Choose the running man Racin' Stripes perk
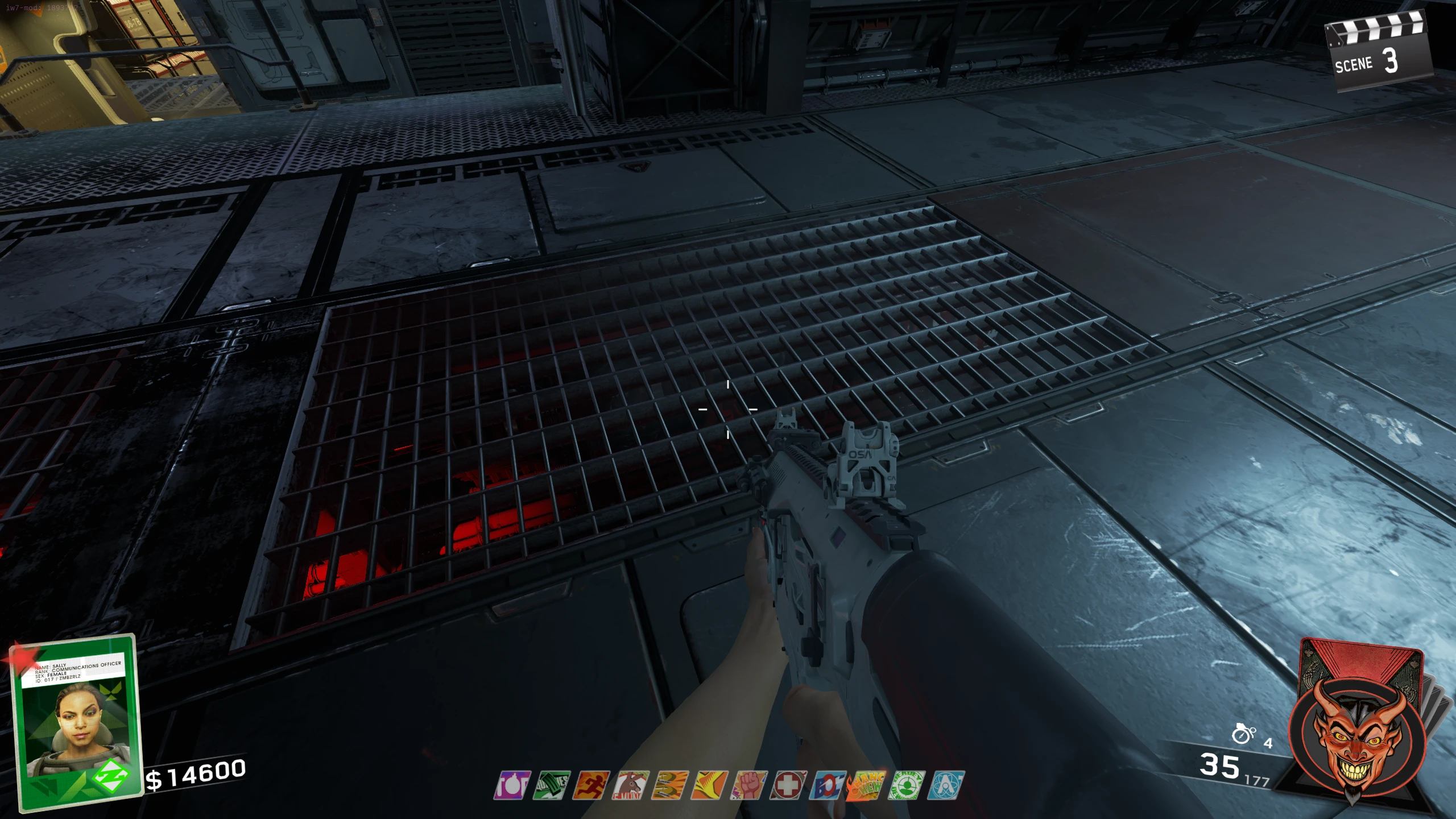Image resolution: width=1456 pixels, height=819 pixels. 591,785
